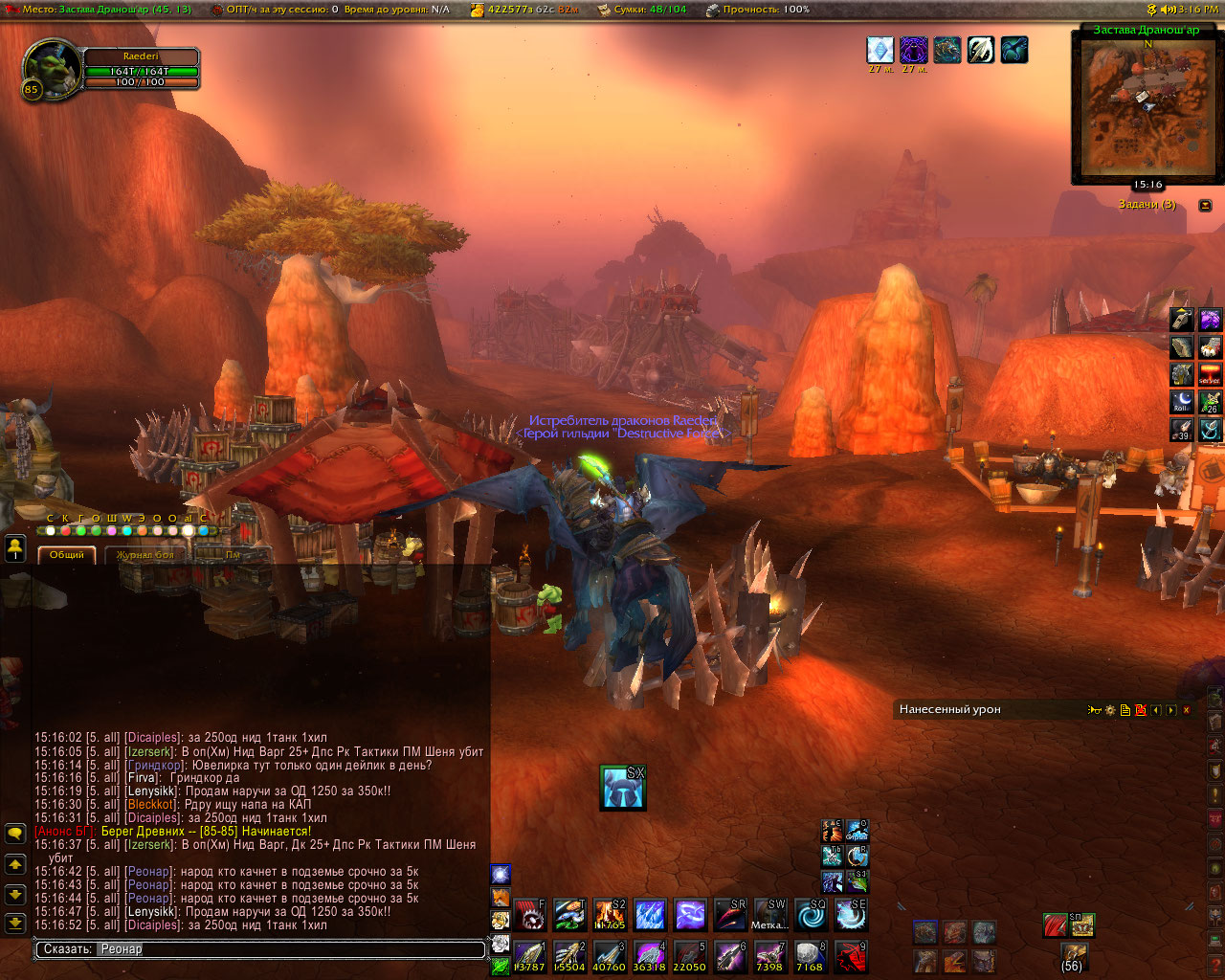This screenshot has height=980, width=1225.
Task: Open damage meter settings gear
Action: pos(1110,710)
